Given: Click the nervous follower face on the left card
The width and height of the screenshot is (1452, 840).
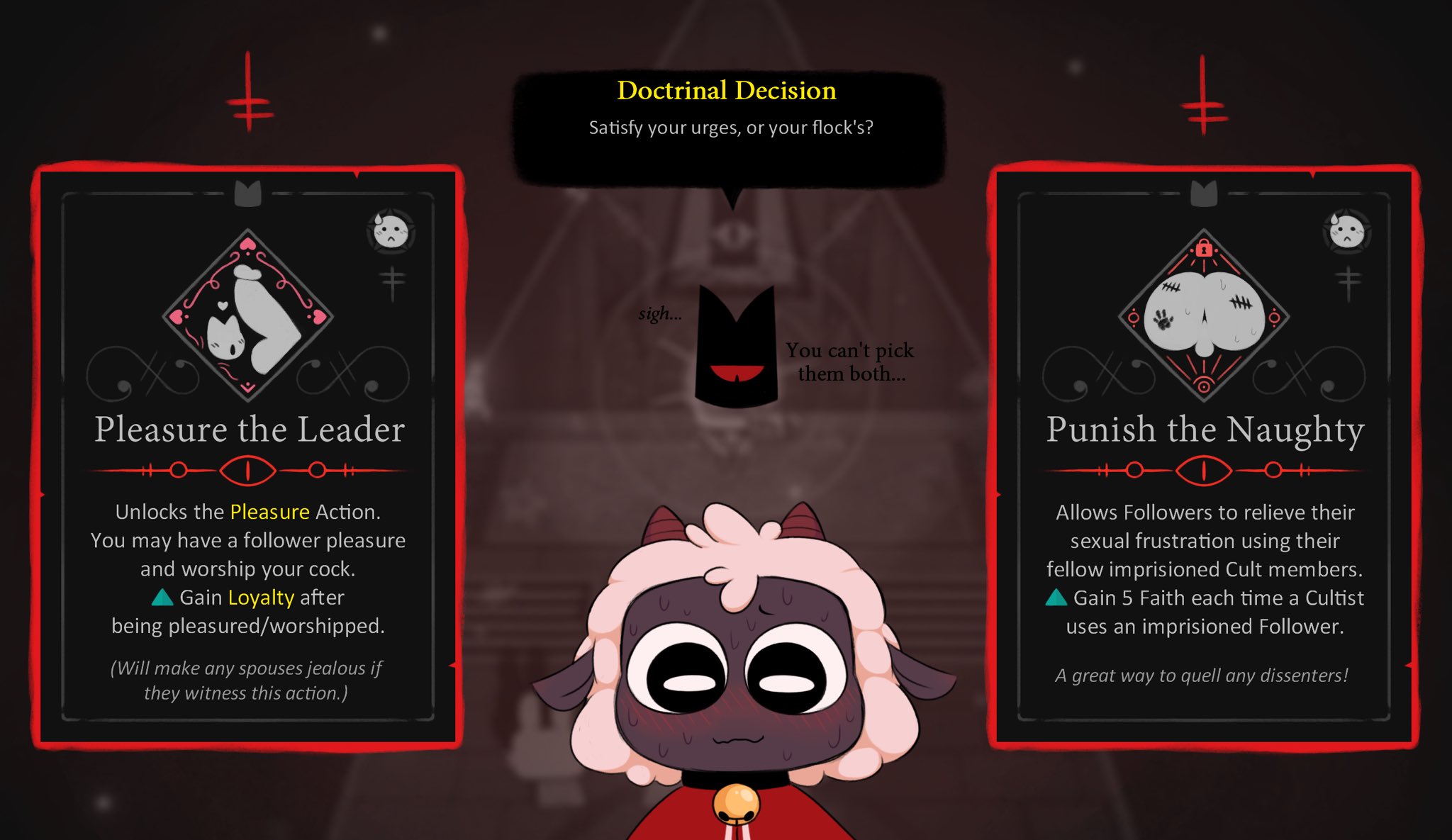Looking at the screenshot, I should [x=390, y=230].
